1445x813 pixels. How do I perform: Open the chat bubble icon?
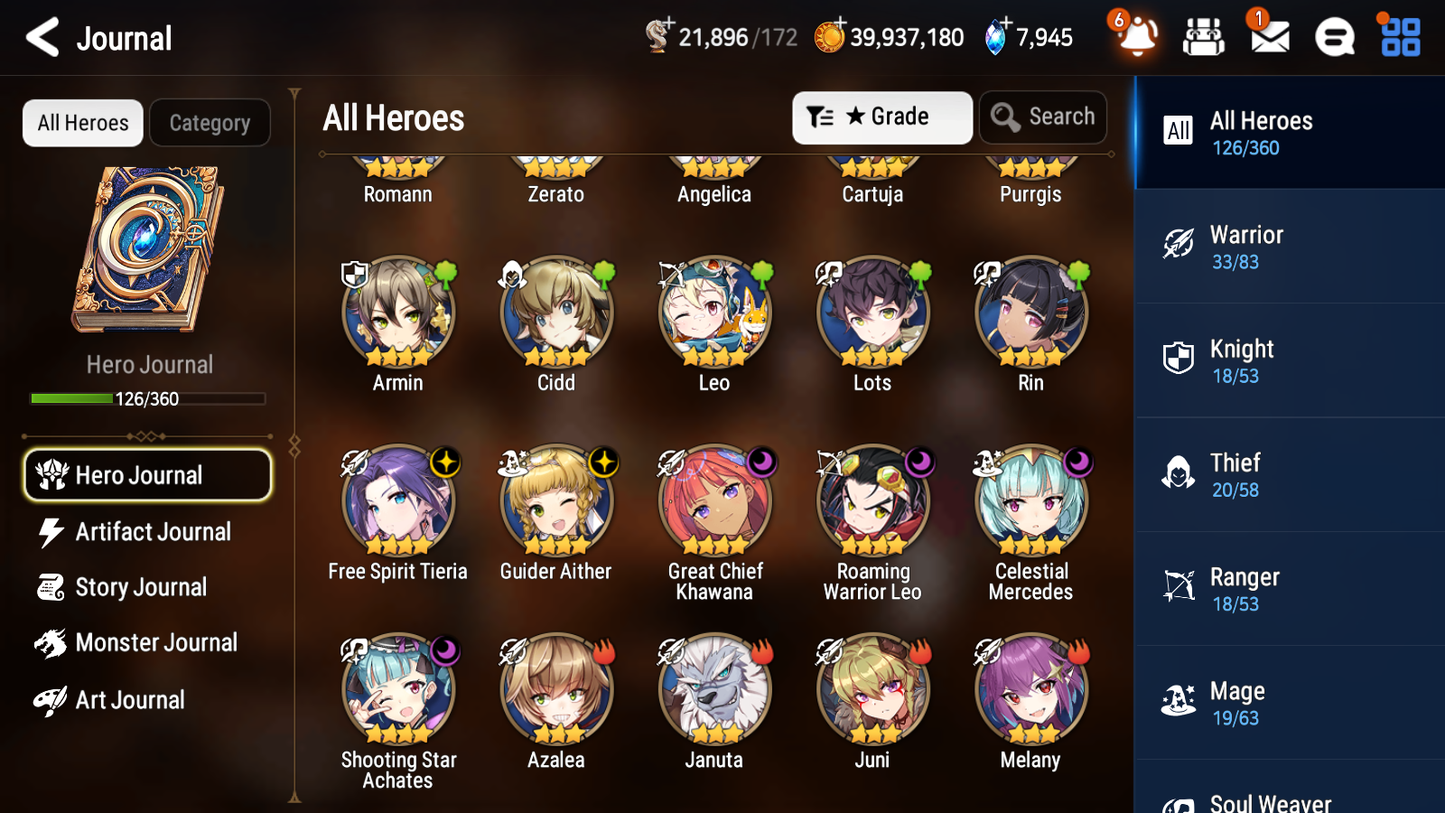[x=1333, y=38]
